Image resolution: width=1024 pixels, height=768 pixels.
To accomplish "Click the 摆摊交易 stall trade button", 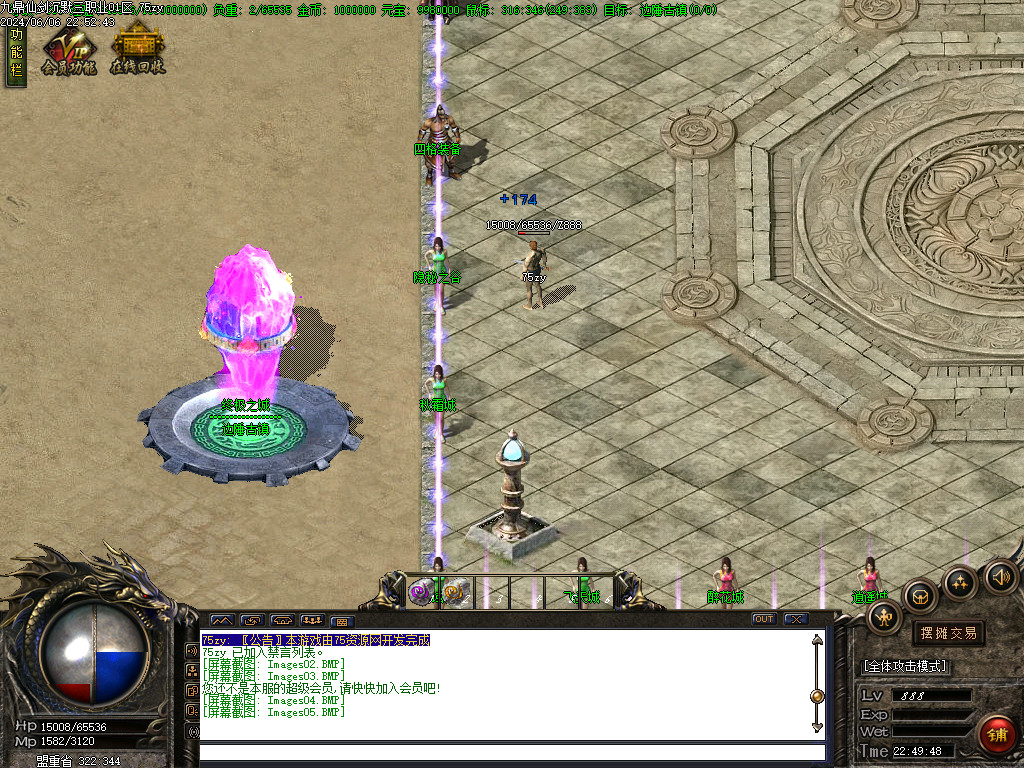I will tap(947, 633).
